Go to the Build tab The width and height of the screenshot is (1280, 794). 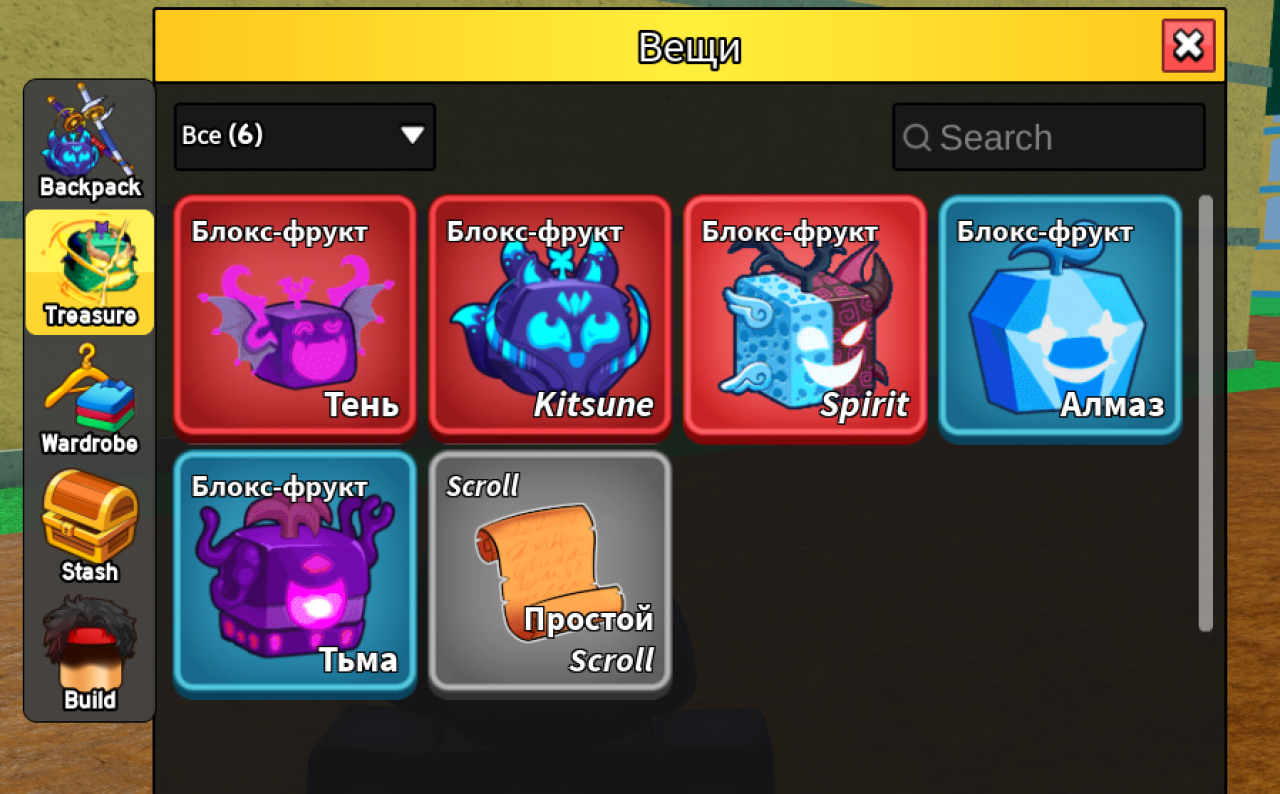pos(90,656)
